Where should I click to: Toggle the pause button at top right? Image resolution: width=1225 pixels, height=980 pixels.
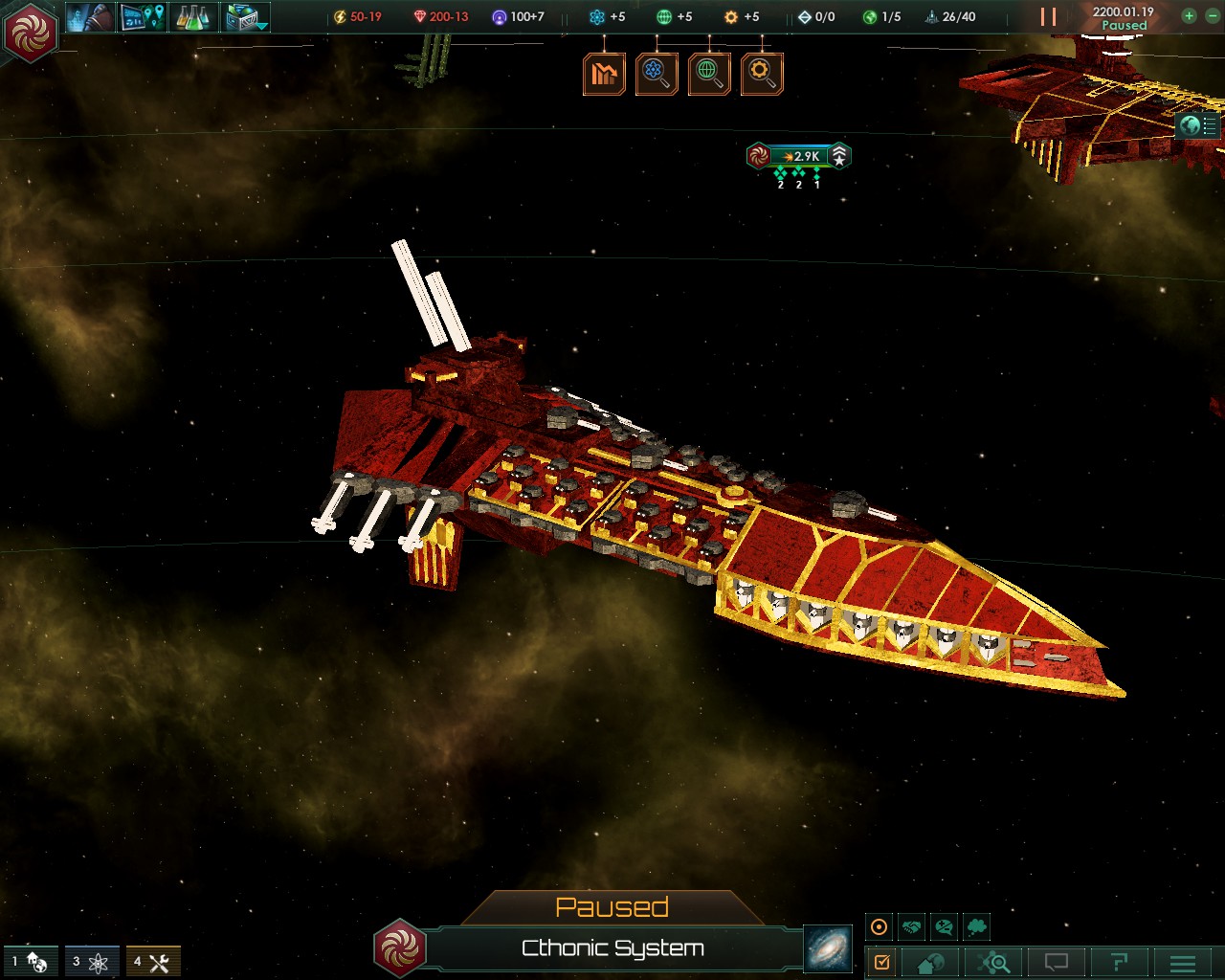coord(1046,15)
